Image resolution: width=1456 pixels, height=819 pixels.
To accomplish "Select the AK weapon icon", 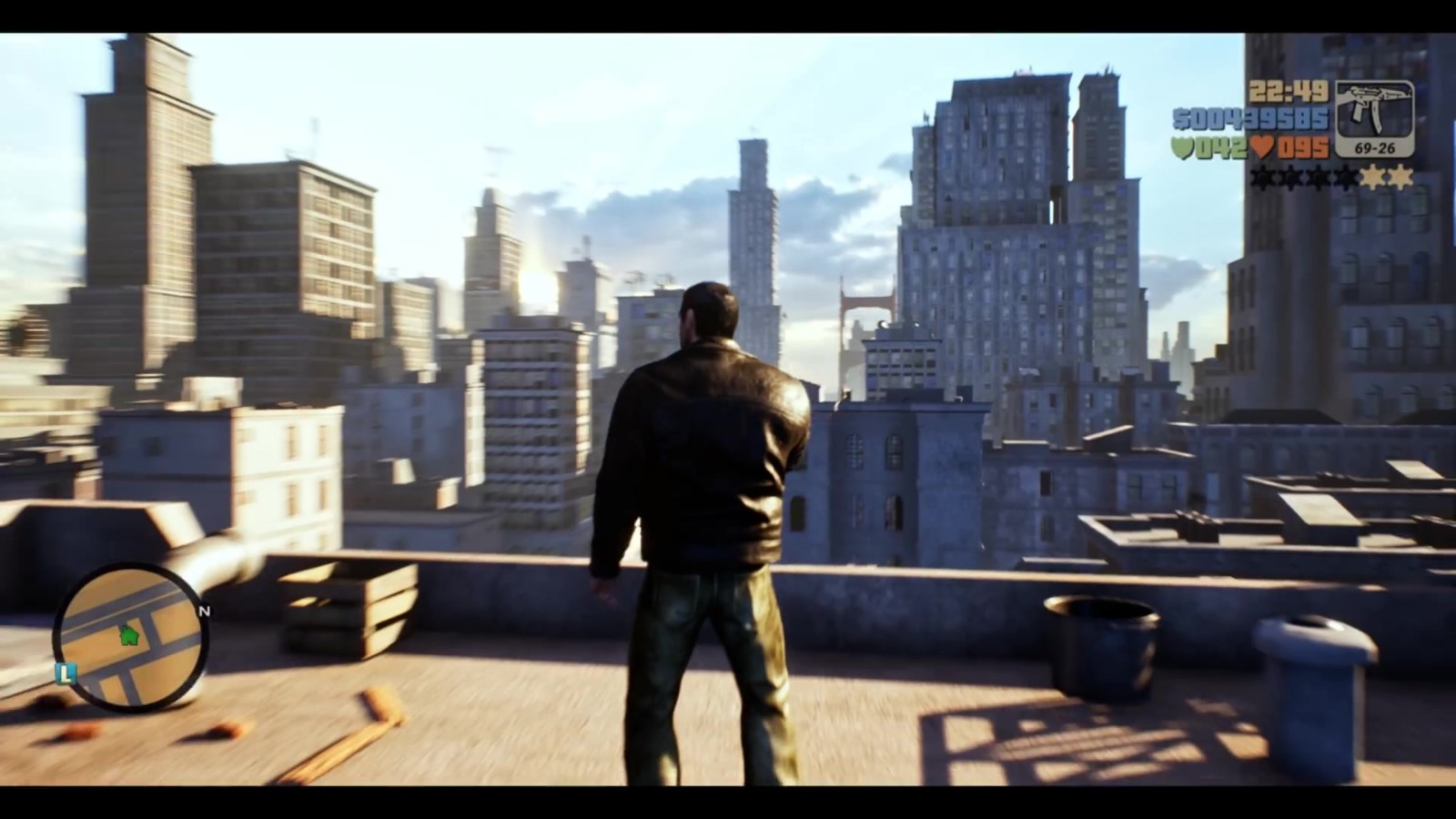I will click(1376, 107).
